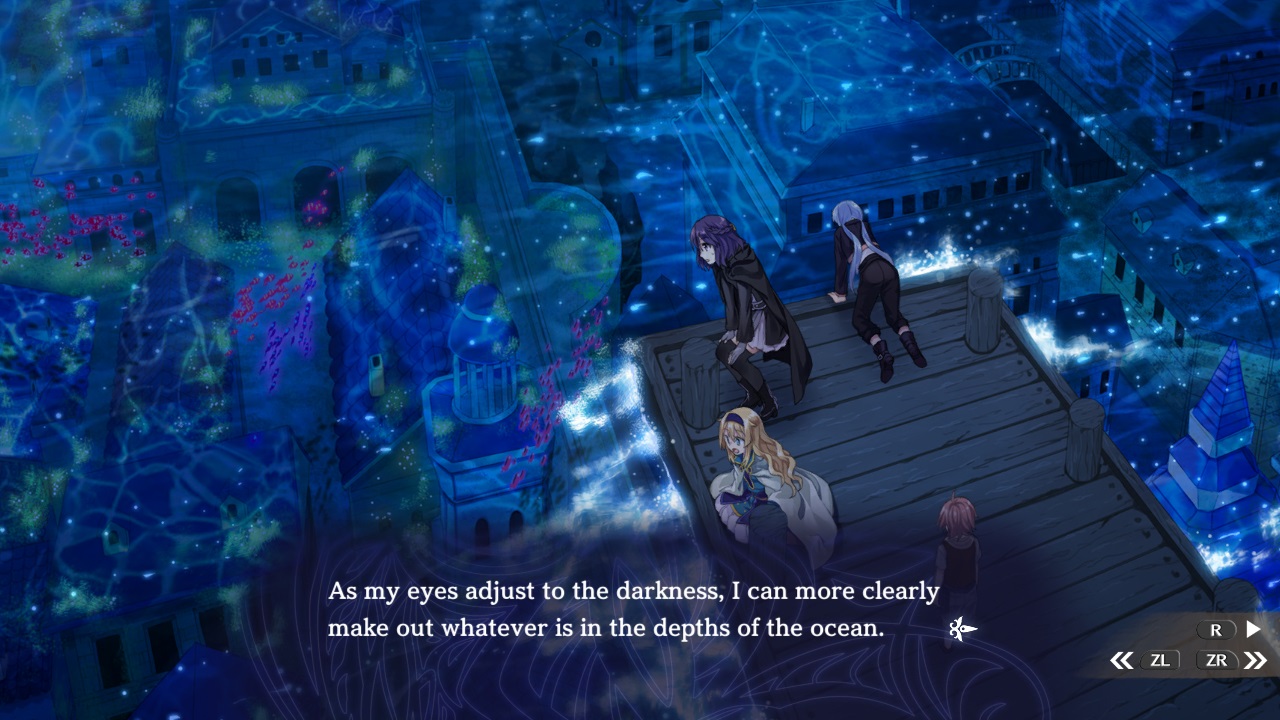Open fast-skip using the right chevrons
Viewport: 1280px width, 720px height.
coord(1254,659)
